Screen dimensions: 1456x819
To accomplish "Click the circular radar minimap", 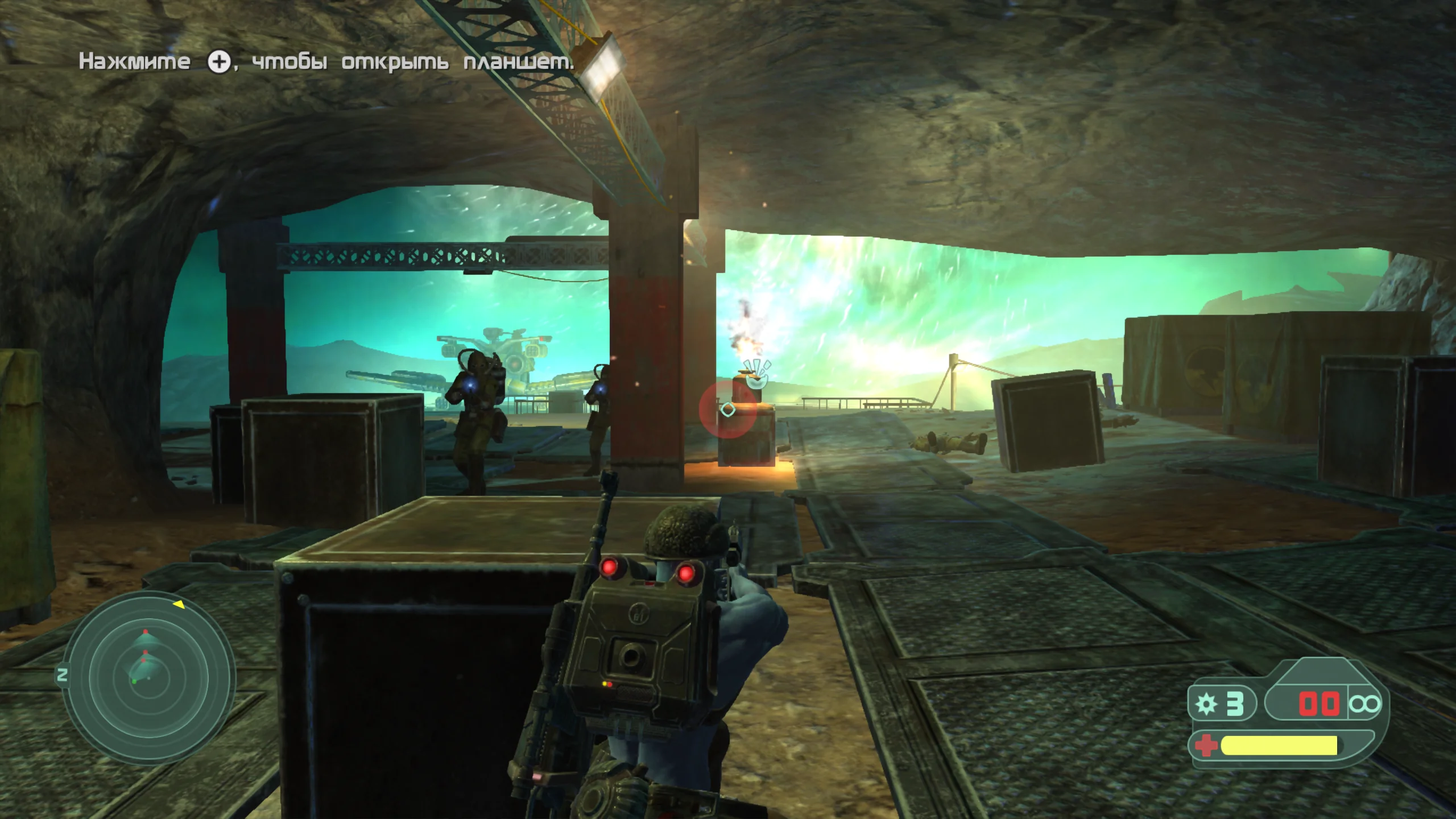I will pos(148,678).
